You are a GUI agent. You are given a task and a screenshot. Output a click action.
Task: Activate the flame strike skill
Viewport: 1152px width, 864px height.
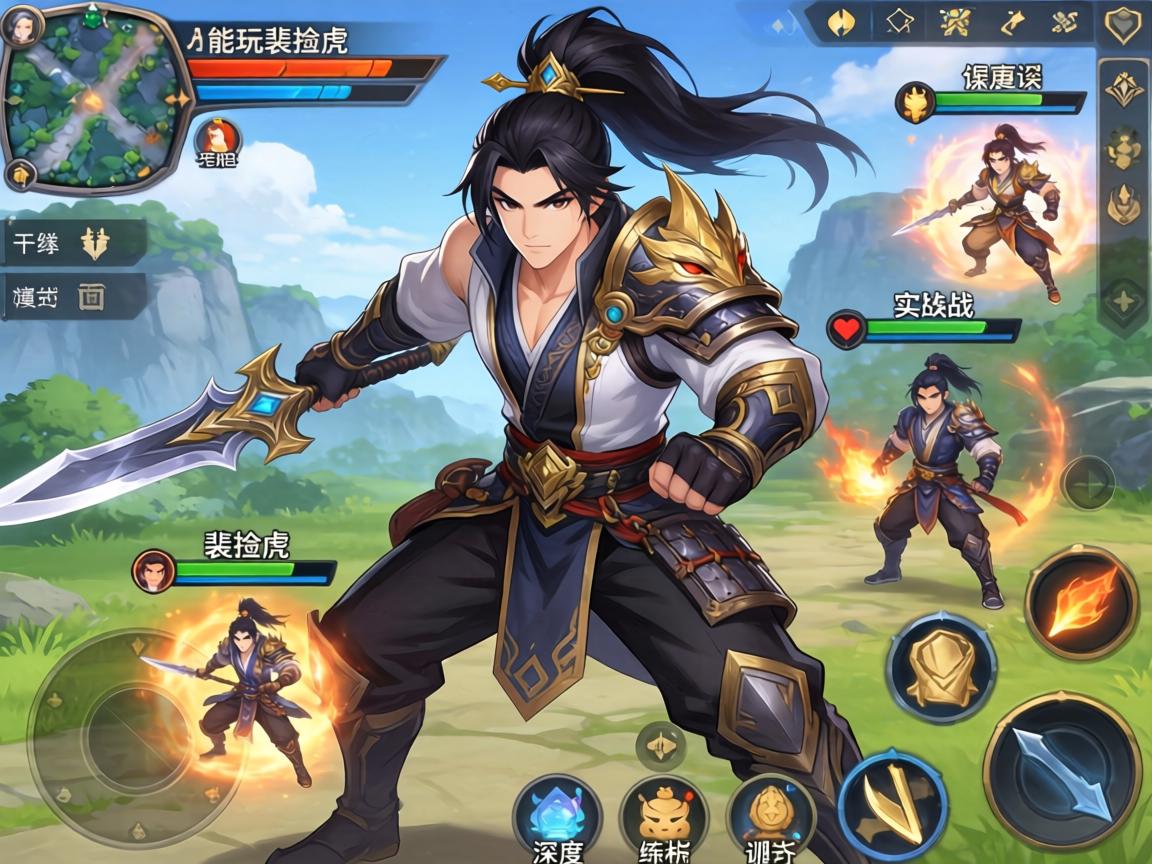point(1081,603)
